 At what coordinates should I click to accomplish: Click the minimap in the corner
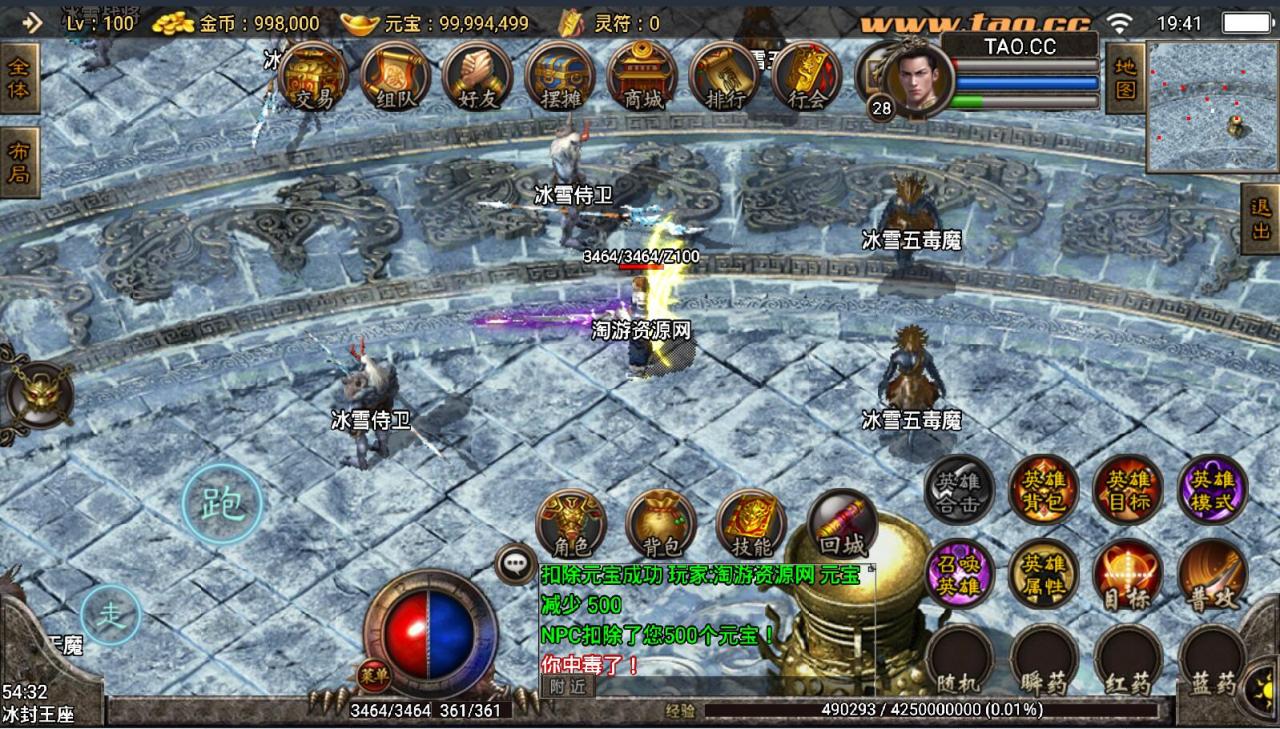tap(1213, 106)
